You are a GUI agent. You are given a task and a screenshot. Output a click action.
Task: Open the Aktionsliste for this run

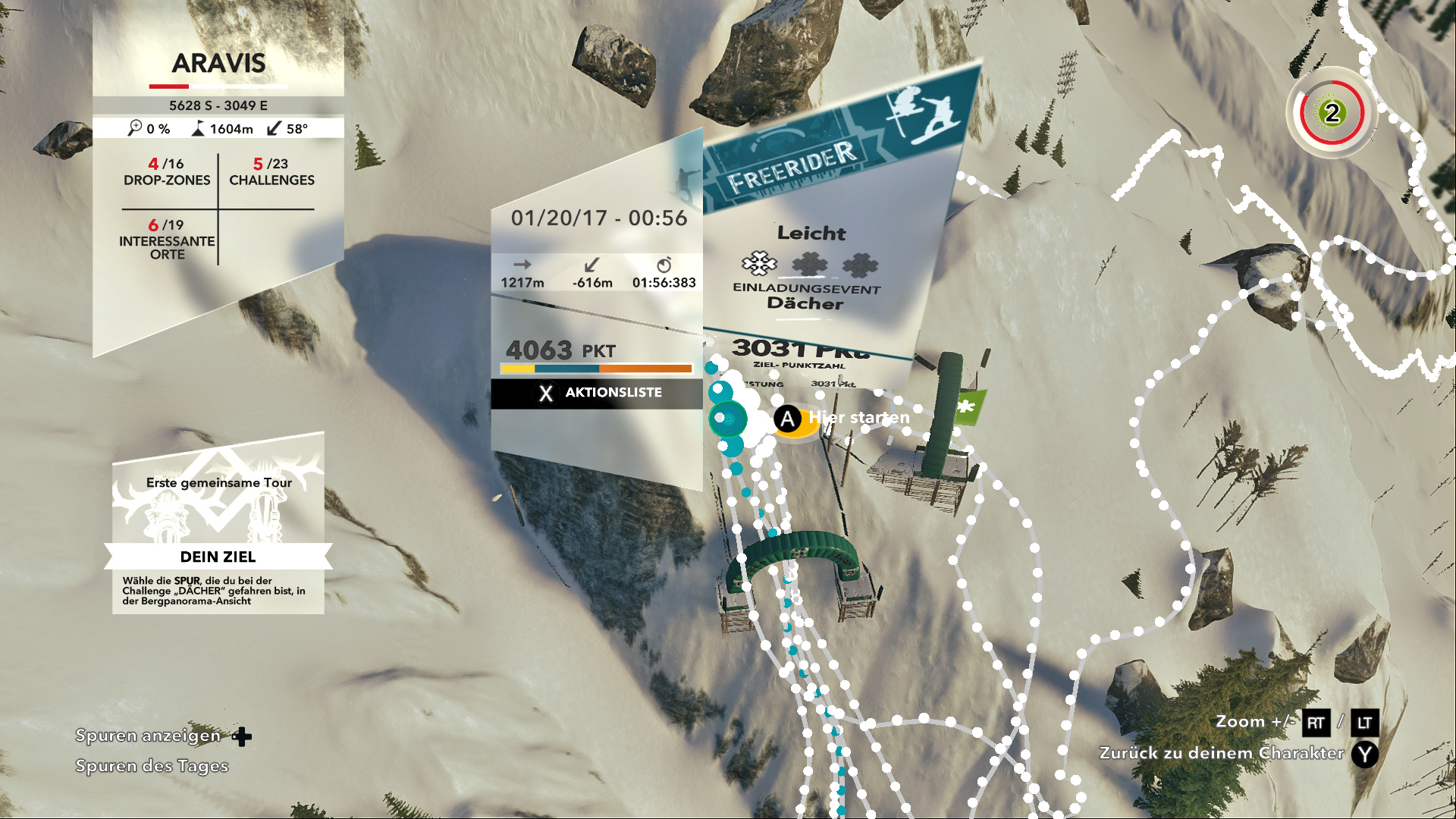(598, 393)
